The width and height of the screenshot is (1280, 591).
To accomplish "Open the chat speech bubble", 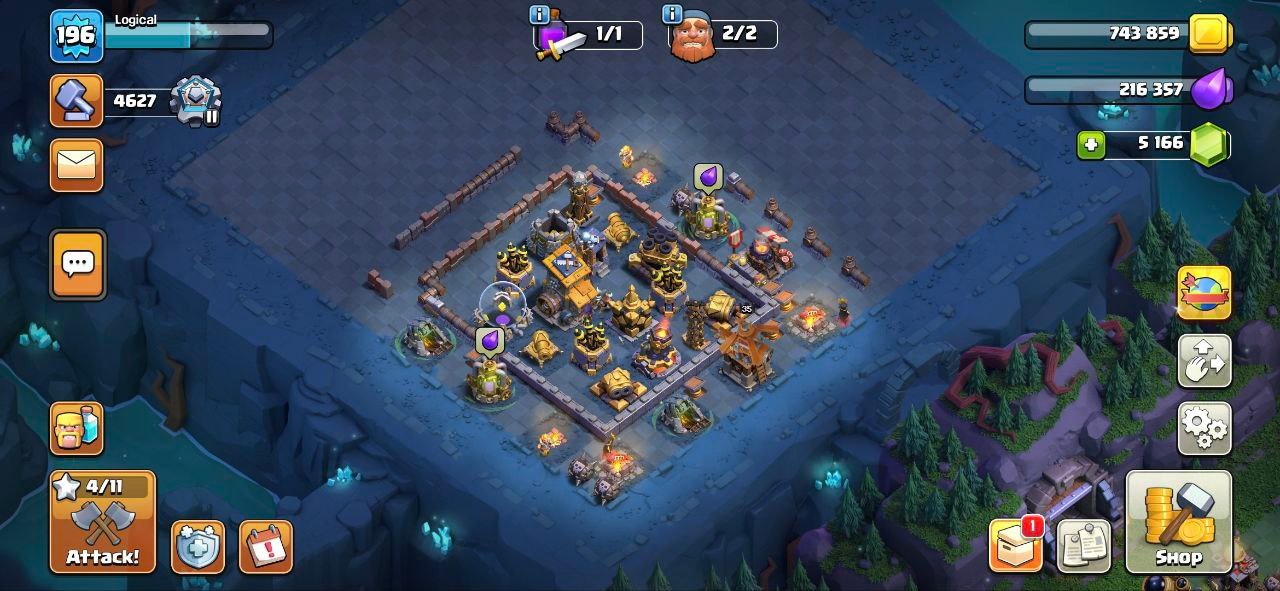I will pos(77,264).
